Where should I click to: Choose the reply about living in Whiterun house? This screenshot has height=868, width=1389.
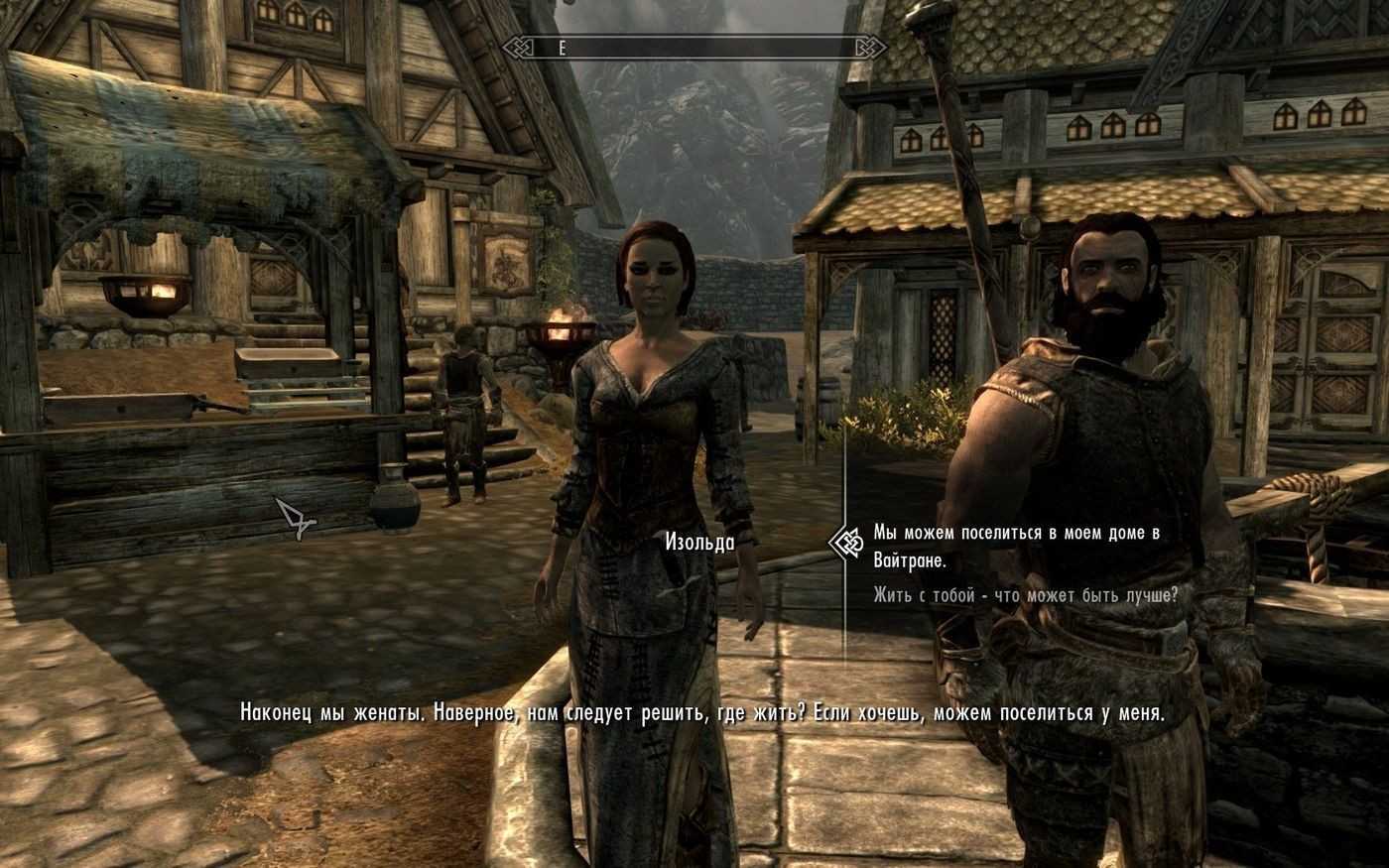(x=1015, y=547)
